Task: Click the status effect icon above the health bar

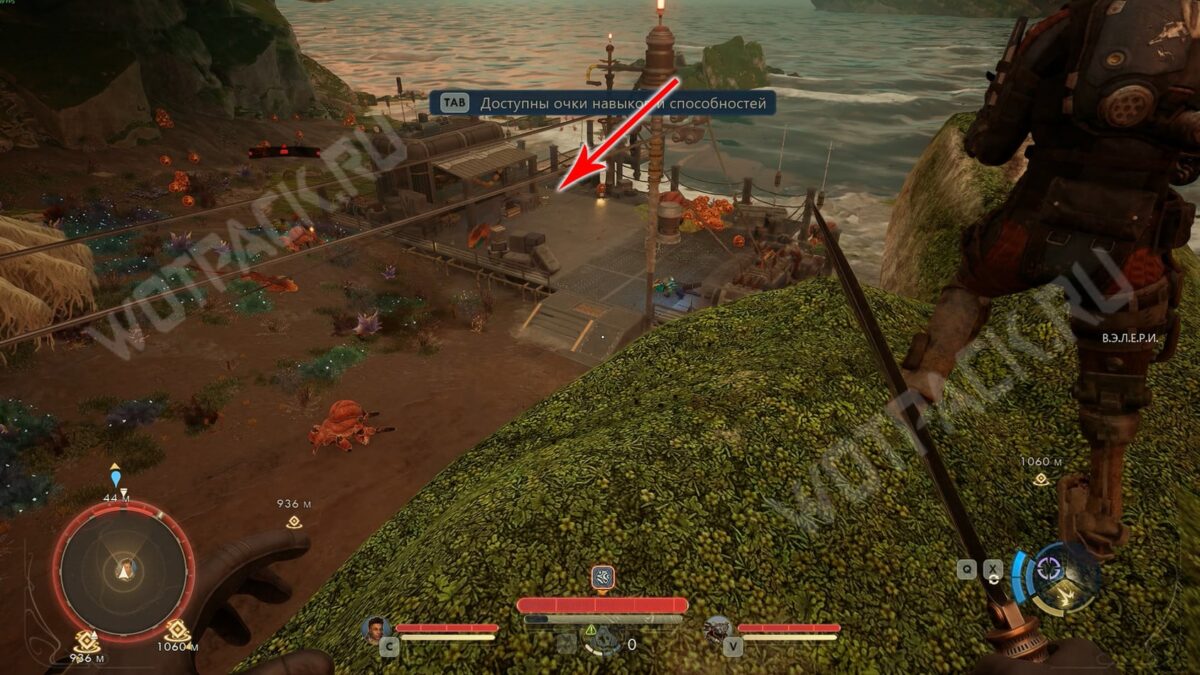Action: [602, 577]
